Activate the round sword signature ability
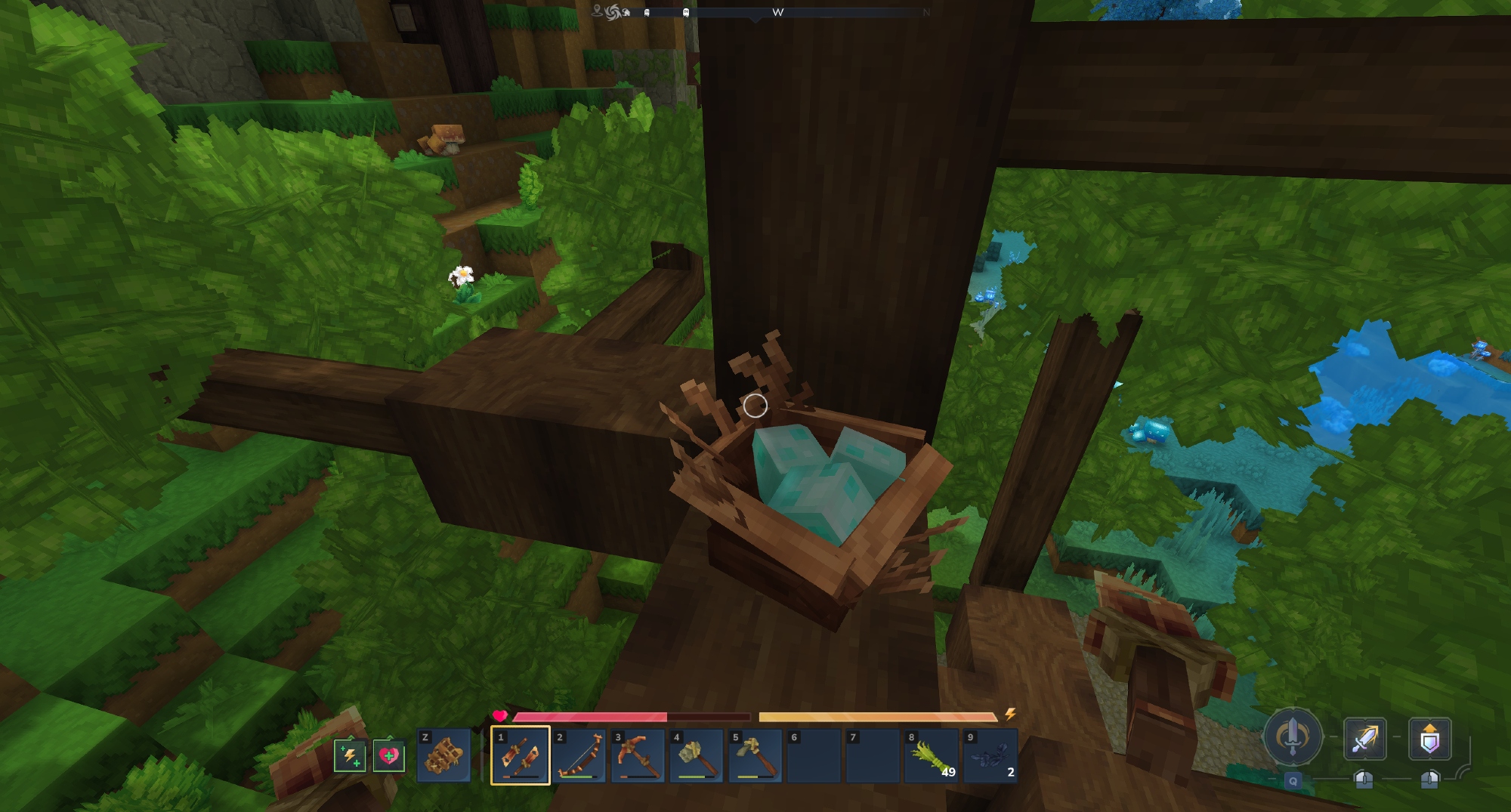This screenshot has width=1511, height=812. click(1293, 736)
